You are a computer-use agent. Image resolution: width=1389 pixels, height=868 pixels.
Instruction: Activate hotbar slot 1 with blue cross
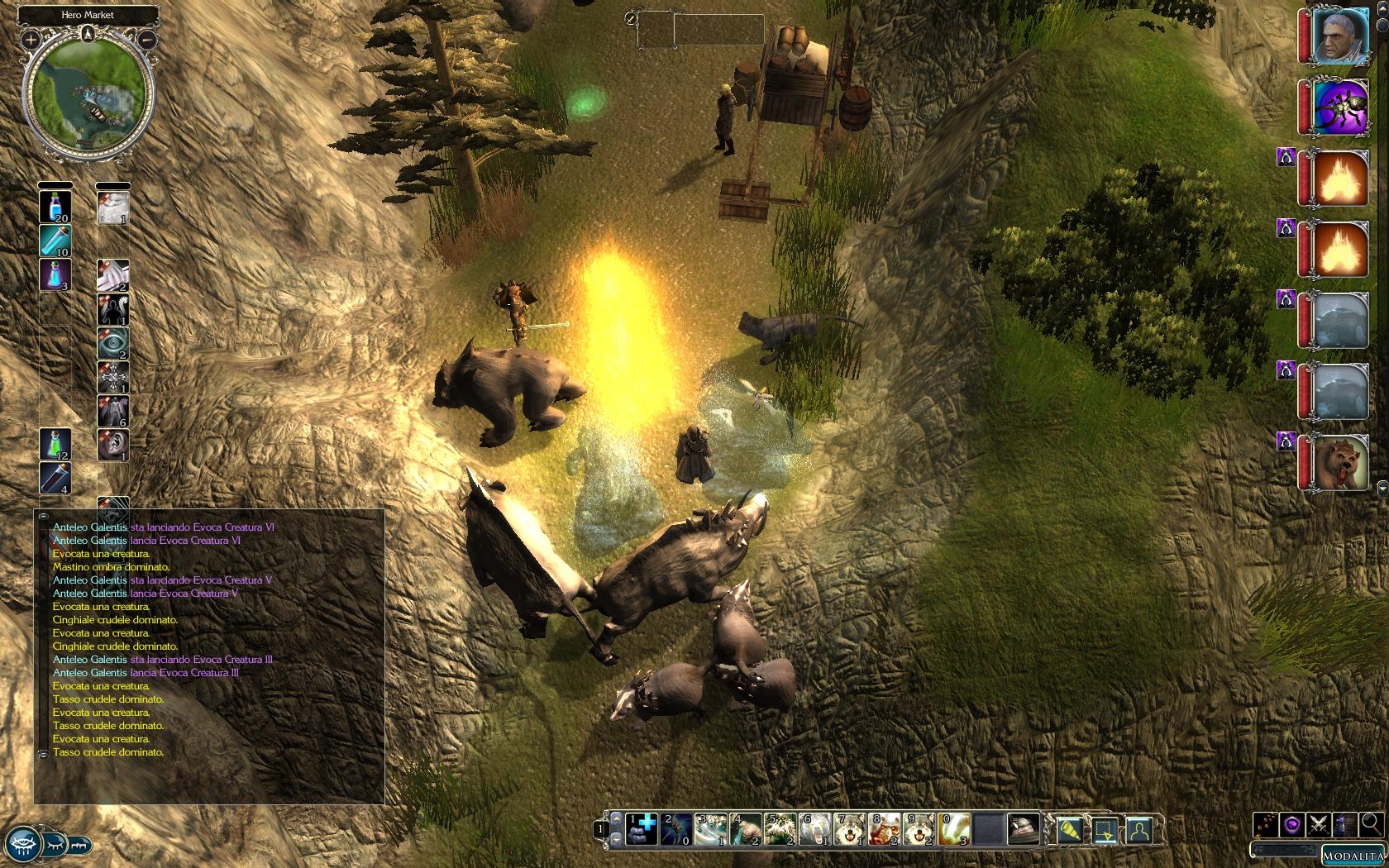tap(642, 829)
